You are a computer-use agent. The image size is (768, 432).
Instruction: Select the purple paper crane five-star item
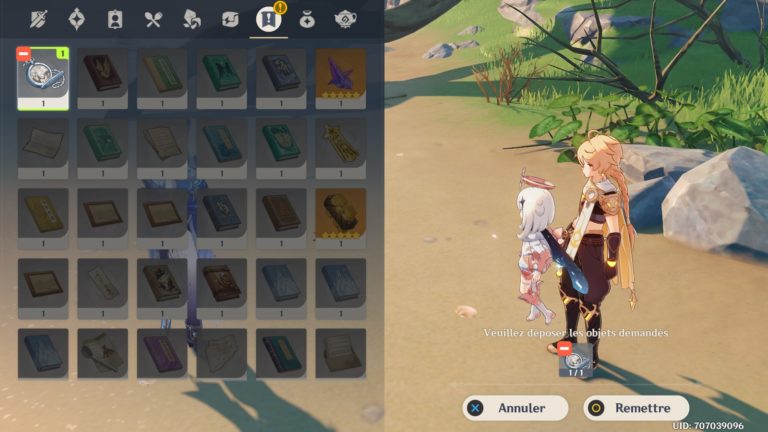(x=341, y=73)
